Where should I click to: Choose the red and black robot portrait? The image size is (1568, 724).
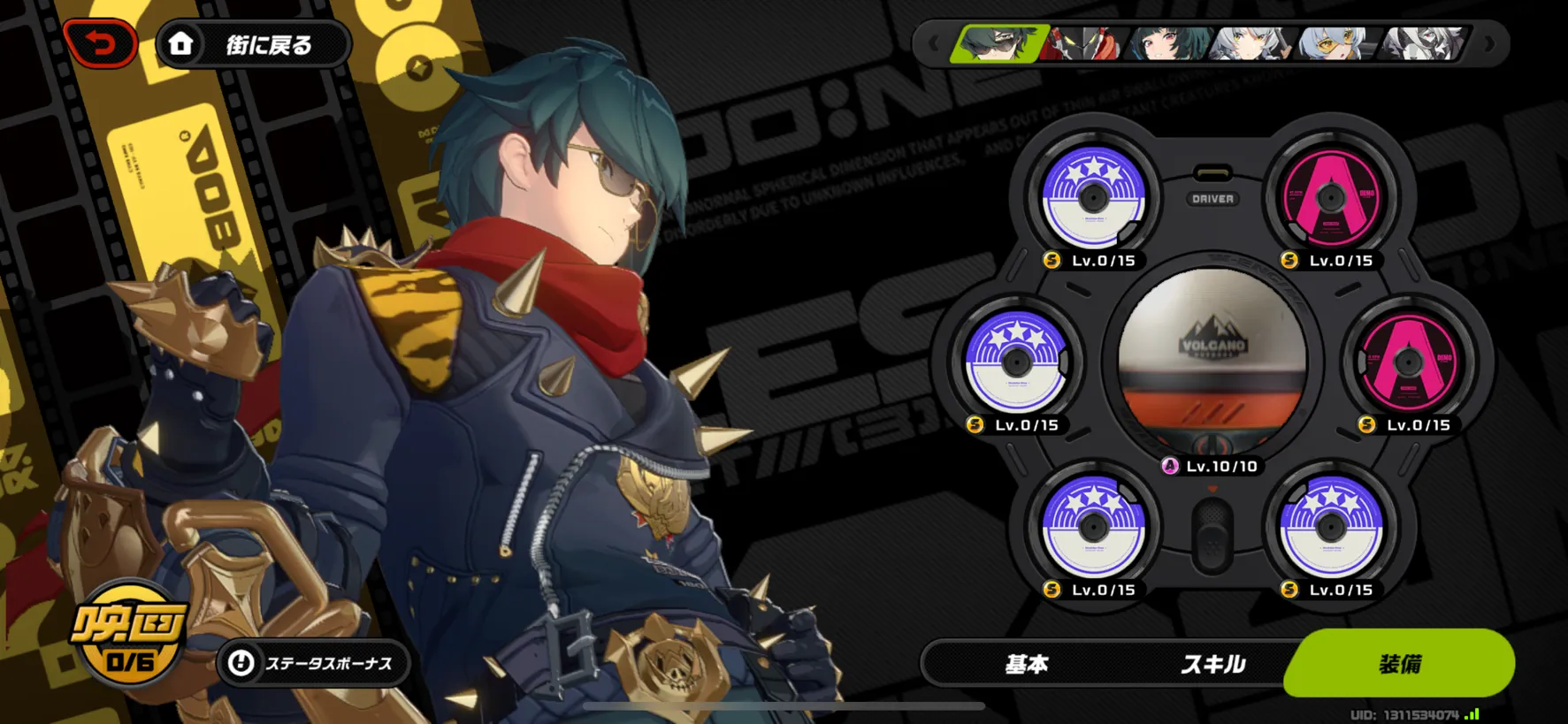pos(1084,43)
